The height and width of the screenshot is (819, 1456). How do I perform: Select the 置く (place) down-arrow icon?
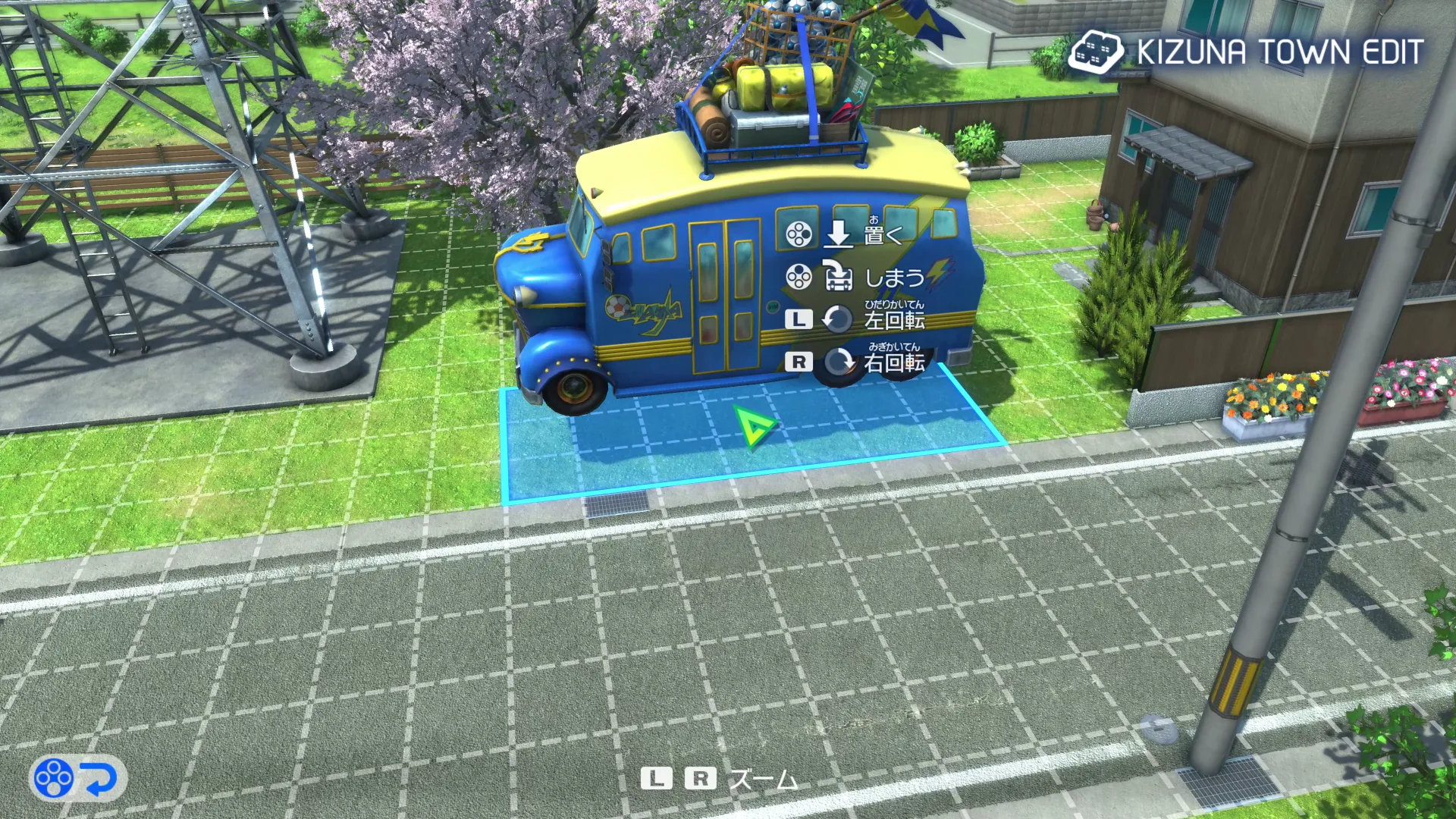[x=839, y=235]
